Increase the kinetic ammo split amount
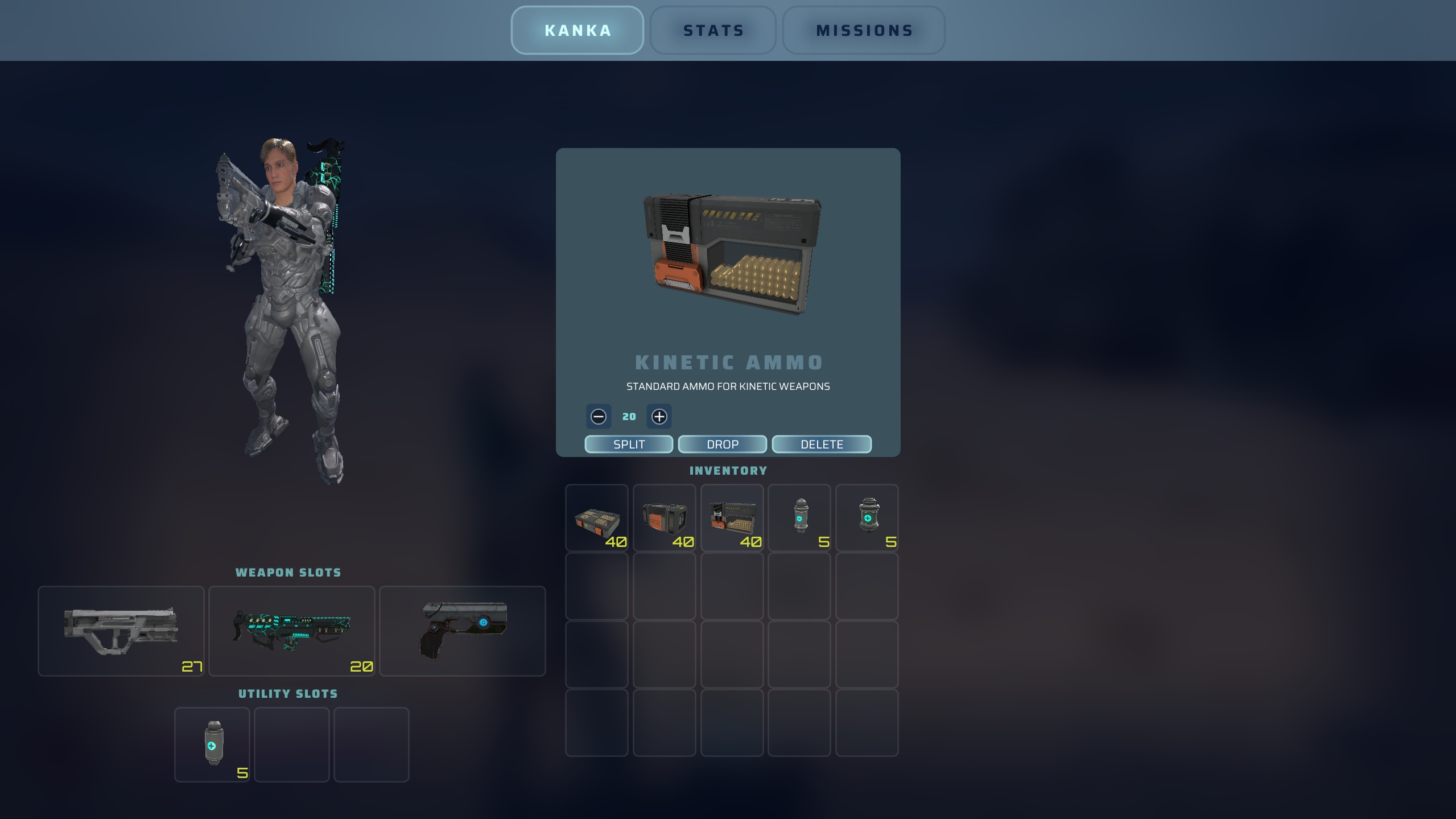The image size is (1456, 819). coord(659,417)
